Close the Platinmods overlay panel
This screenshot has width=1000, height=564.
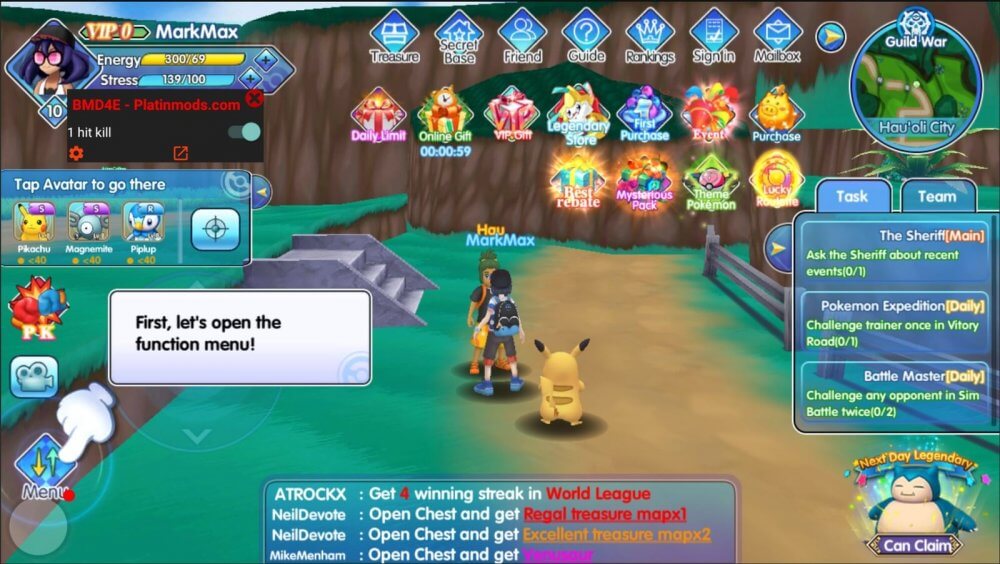pyautogui.click(x=254, y=98)
